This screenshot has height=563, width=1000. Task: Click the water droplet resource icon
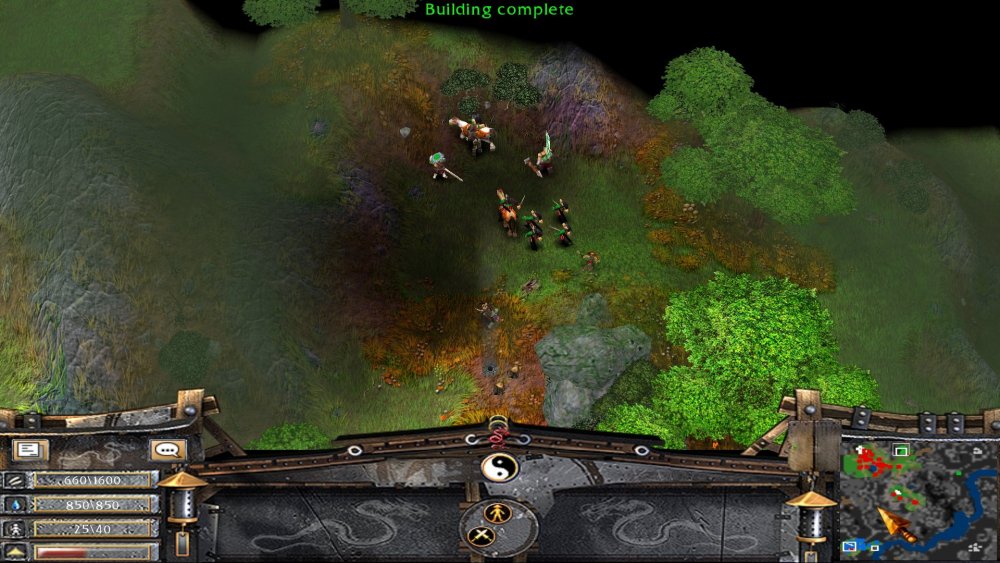click(16, 505)
